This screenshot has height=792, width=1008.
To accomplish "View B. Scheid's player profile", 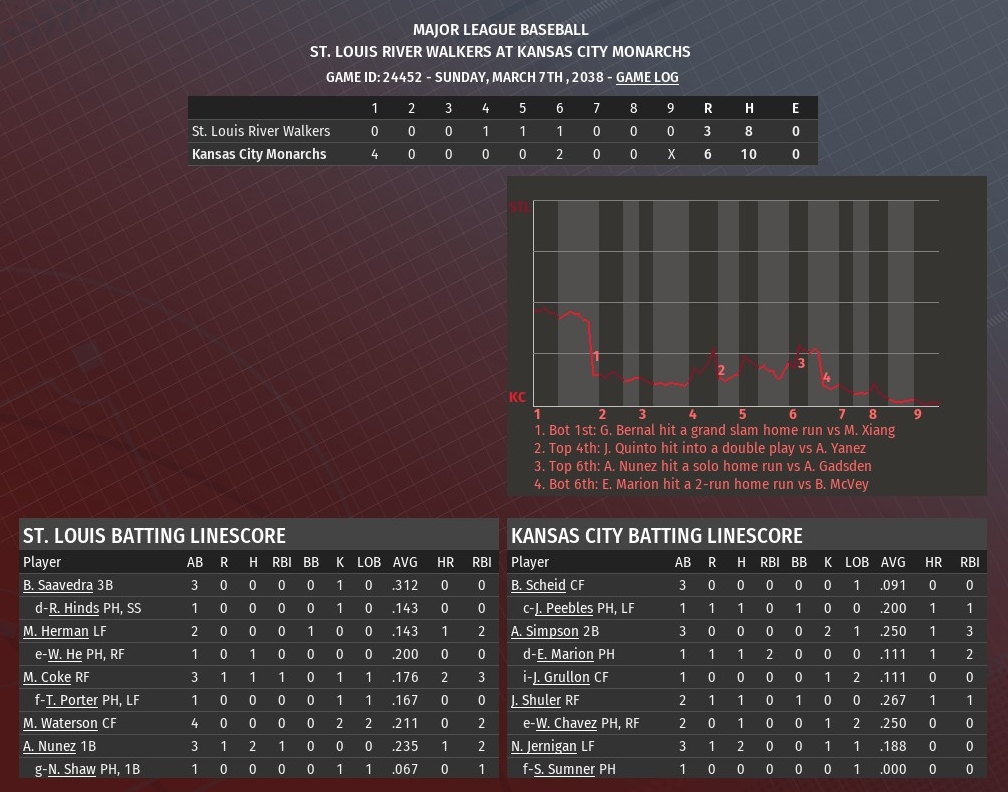I will (538, 585).
